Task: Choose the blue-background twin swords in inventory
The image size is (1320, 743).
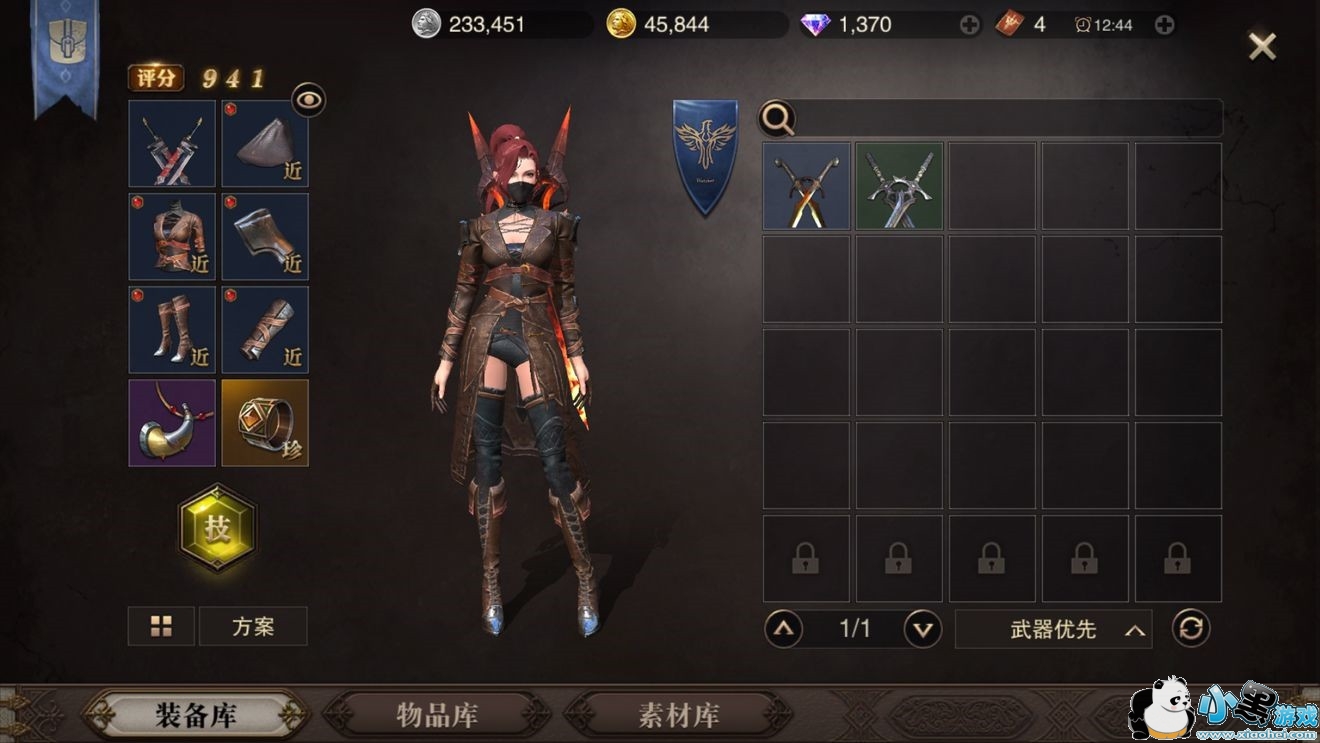Action: point(806,186)
